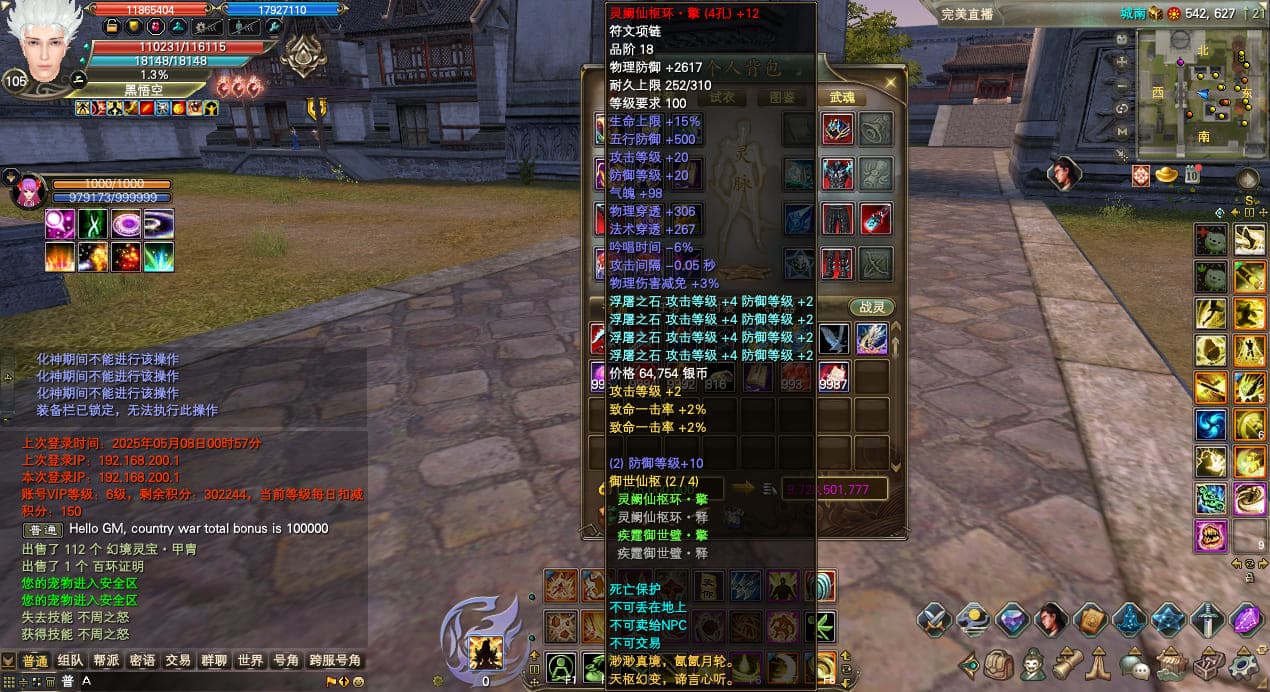Click the gold ingot shop icon
This screenshot has height=692, width=1270.
pos(1166,175)
